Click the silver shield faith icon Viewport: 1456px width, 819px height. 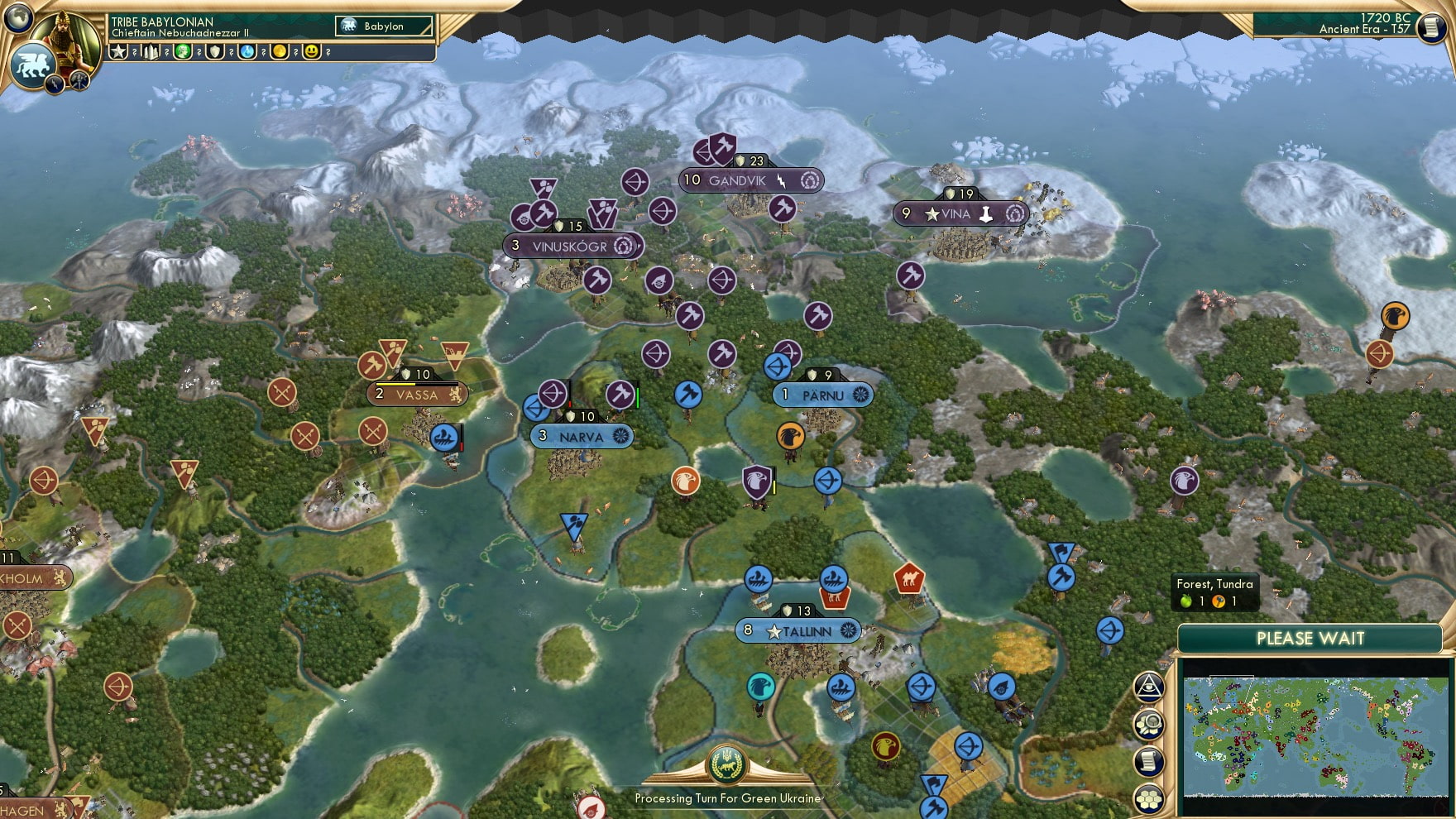click(x=213, y=53)
